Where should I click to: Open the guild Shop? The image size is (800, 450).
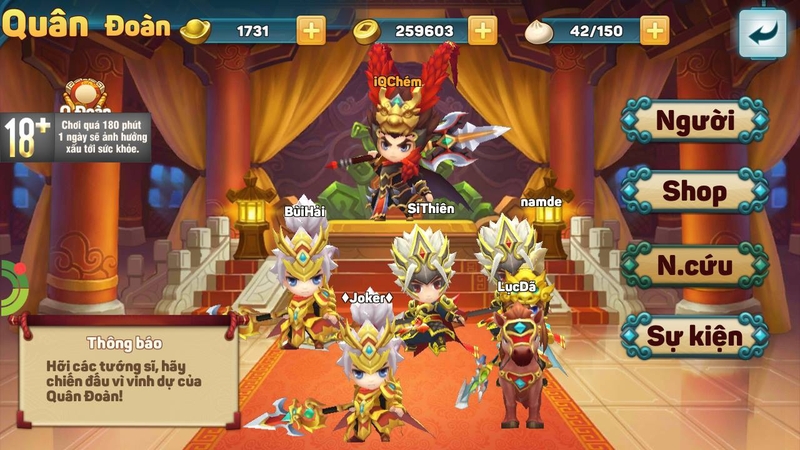[x=695, y=191]
